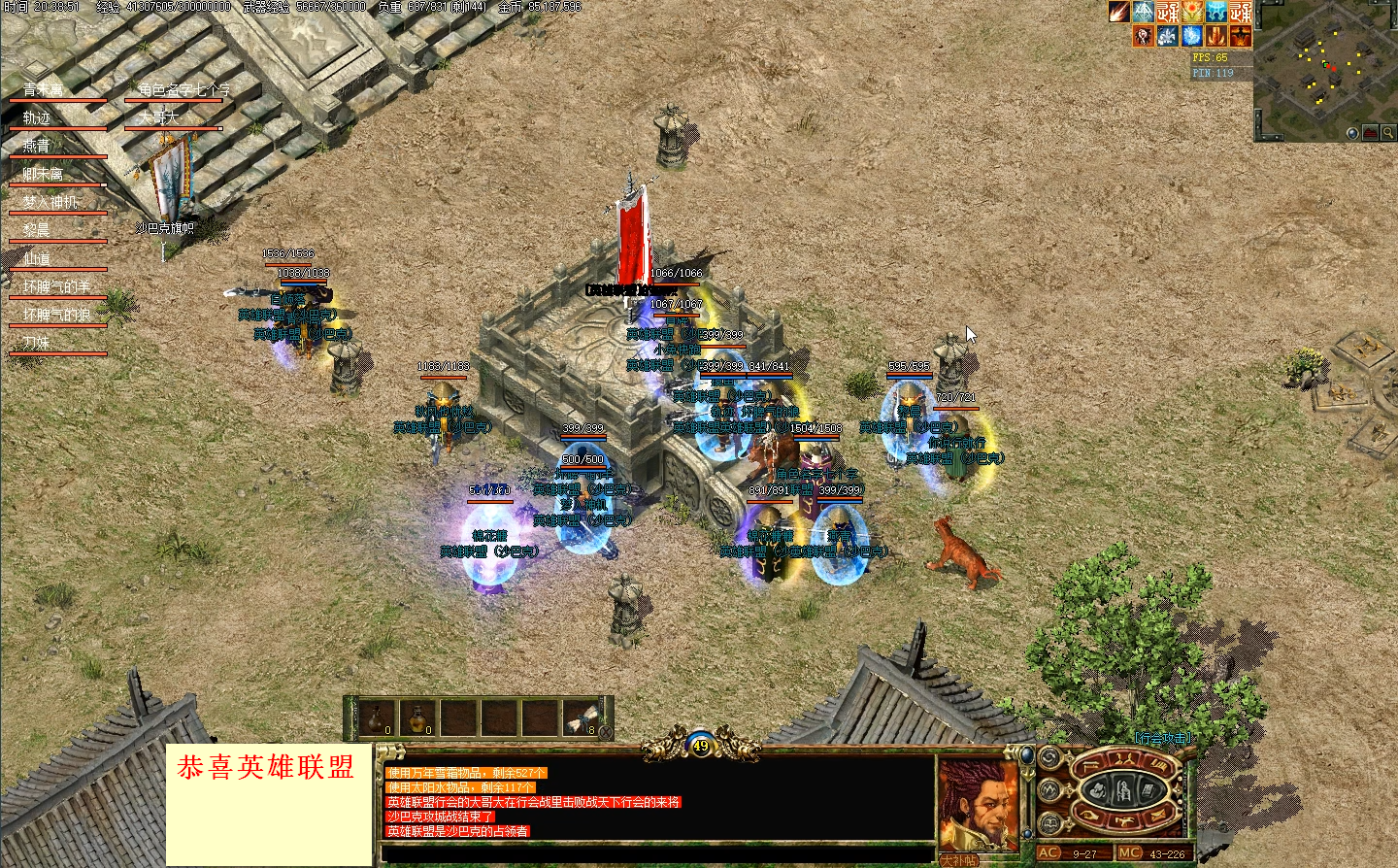Select the lightning tree skill icon

1144,12
